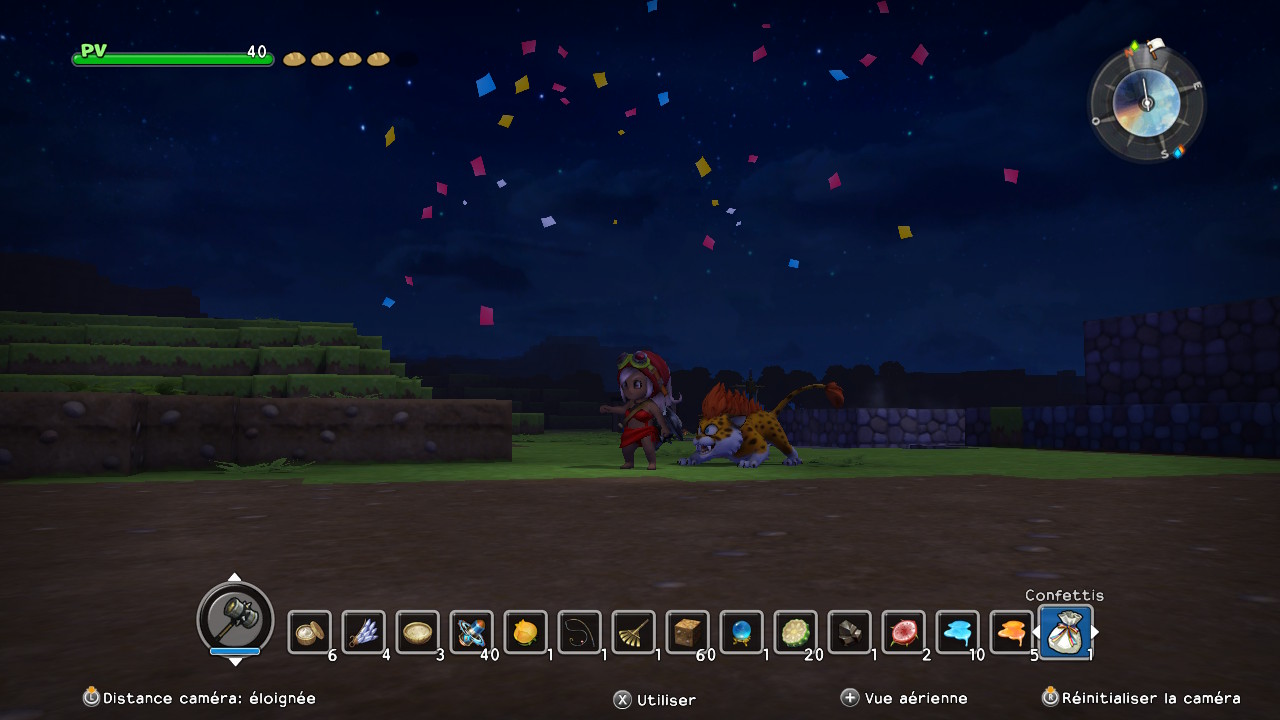Screen dimensions: 1280x720
Task: Select the blue crystal ball slot
Action: [742, 632]
